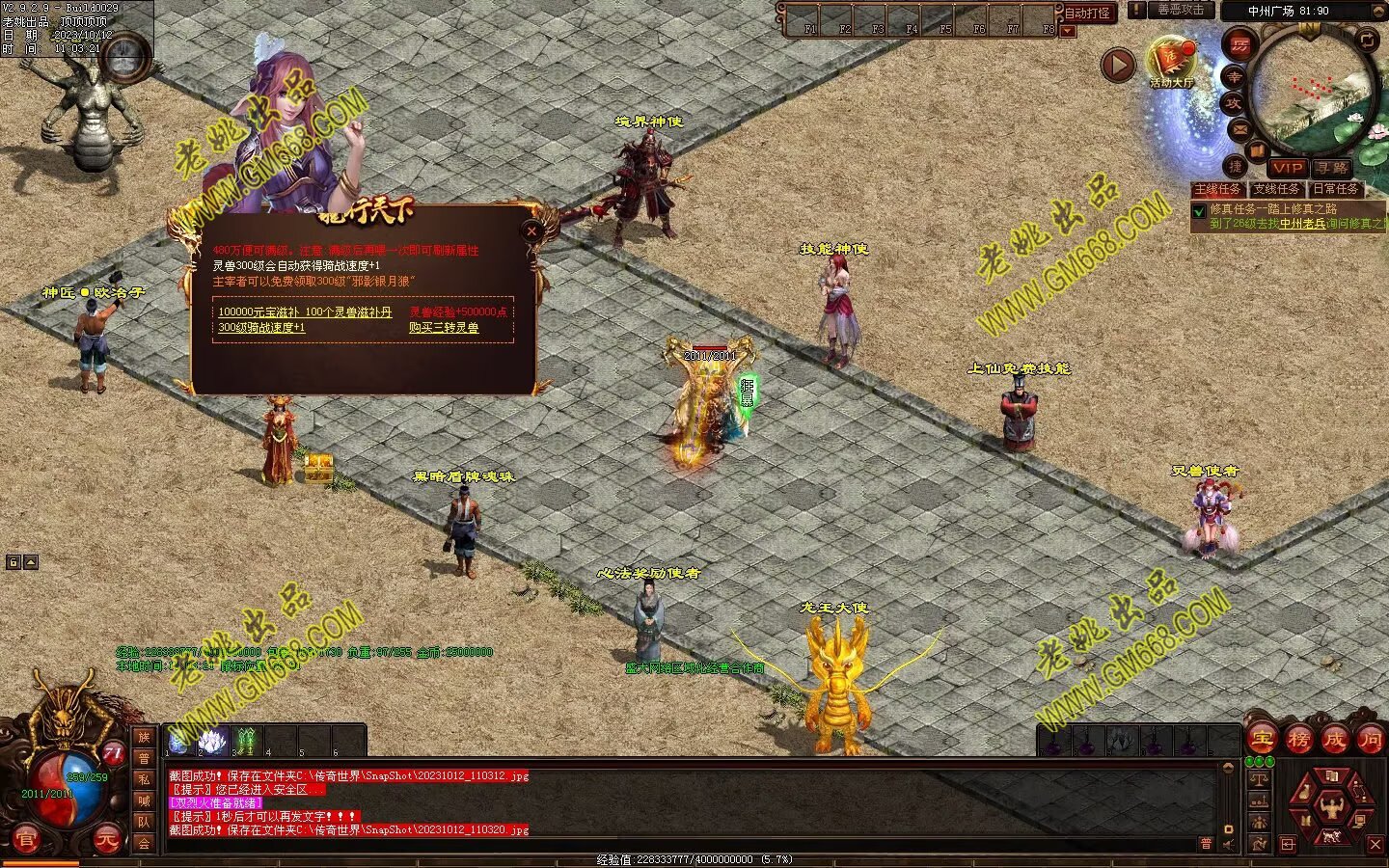
Task: Close the mount dialog with the X button
Action: 531,231
